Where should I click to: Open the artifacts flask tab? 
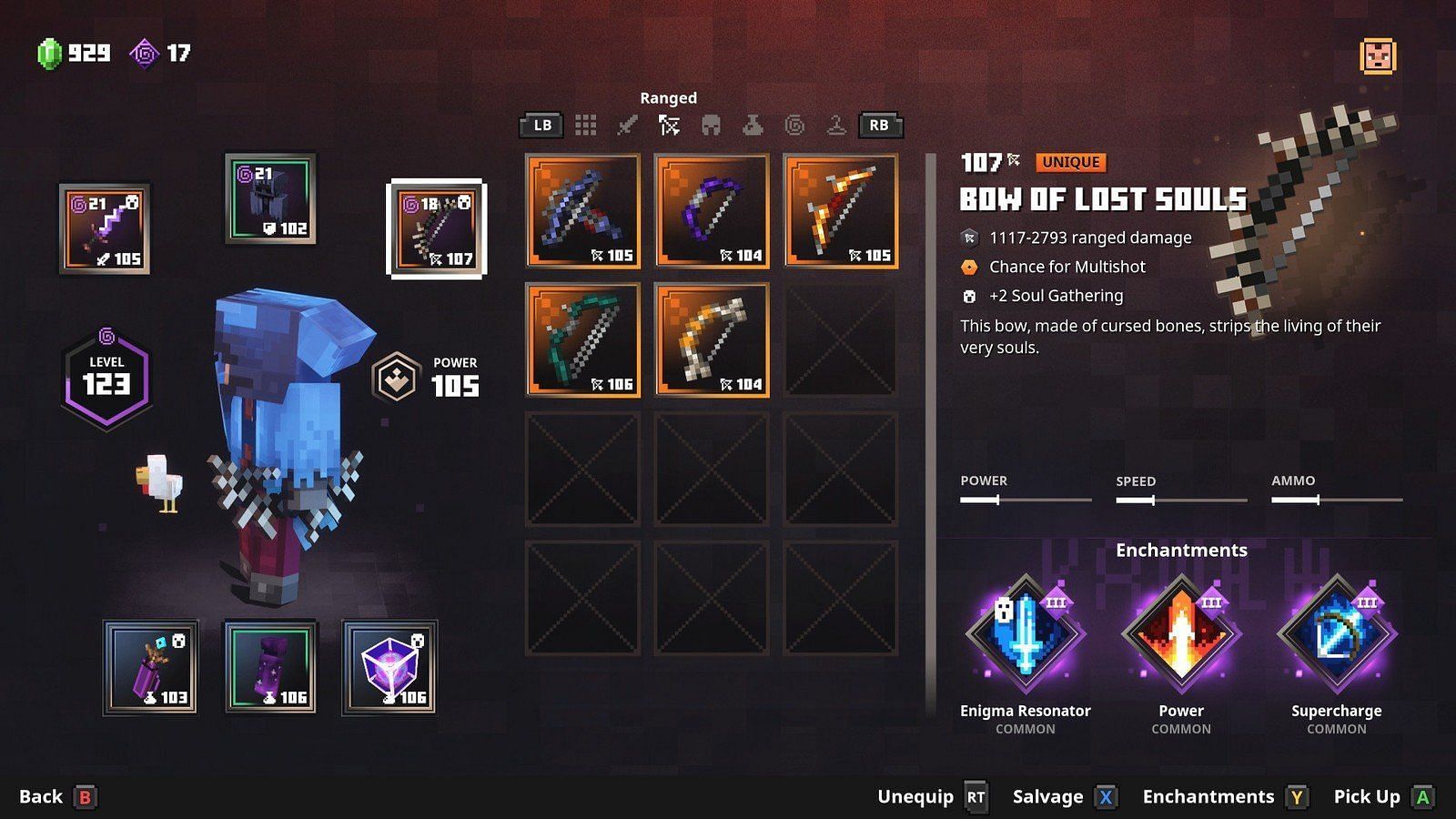coord(753,126)
